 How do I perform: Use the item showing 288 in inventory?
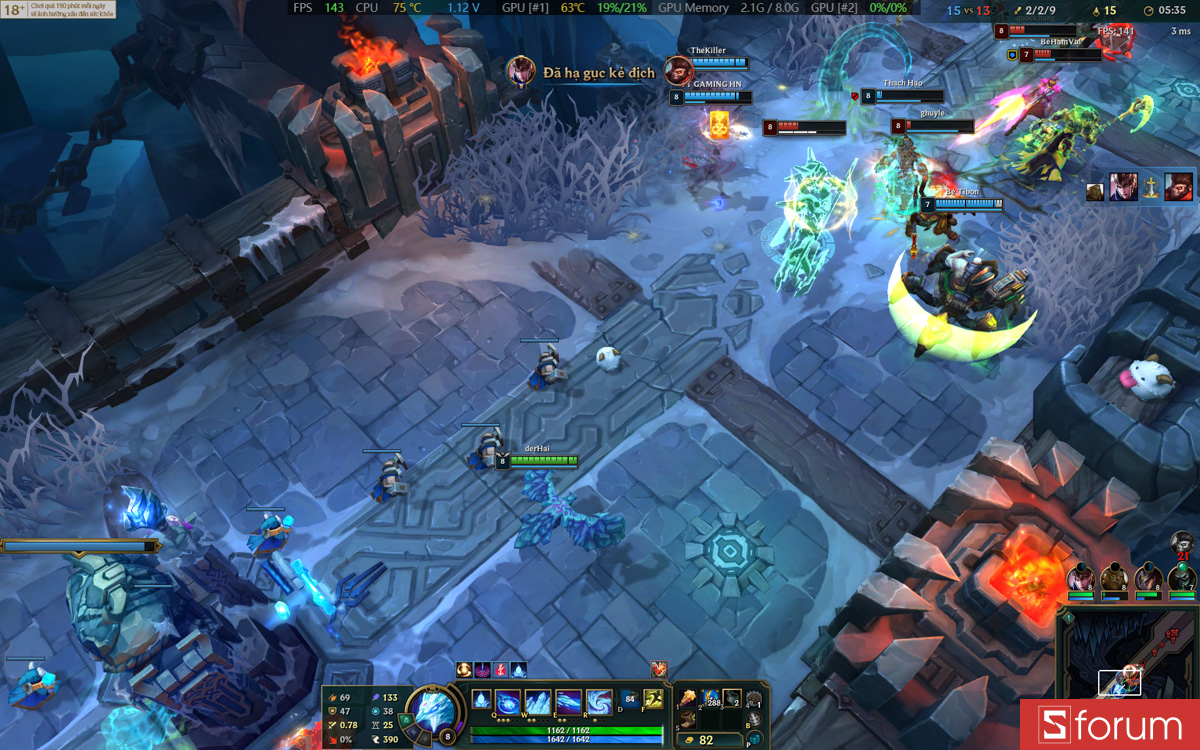tap(711, 698)
